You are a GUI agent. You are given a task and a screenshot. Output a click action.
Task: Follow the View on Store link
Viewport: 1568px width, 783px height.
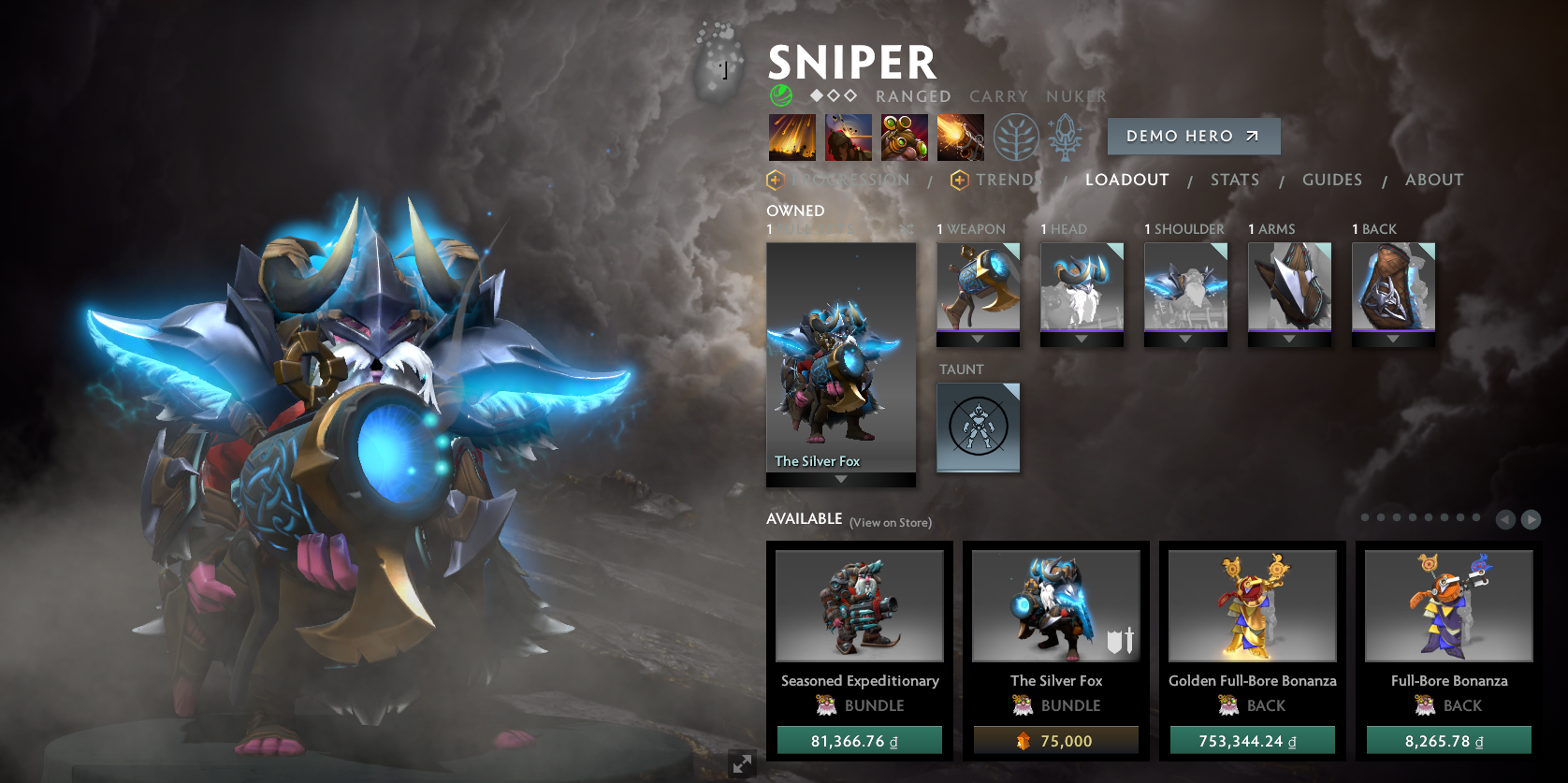[890, 523]
